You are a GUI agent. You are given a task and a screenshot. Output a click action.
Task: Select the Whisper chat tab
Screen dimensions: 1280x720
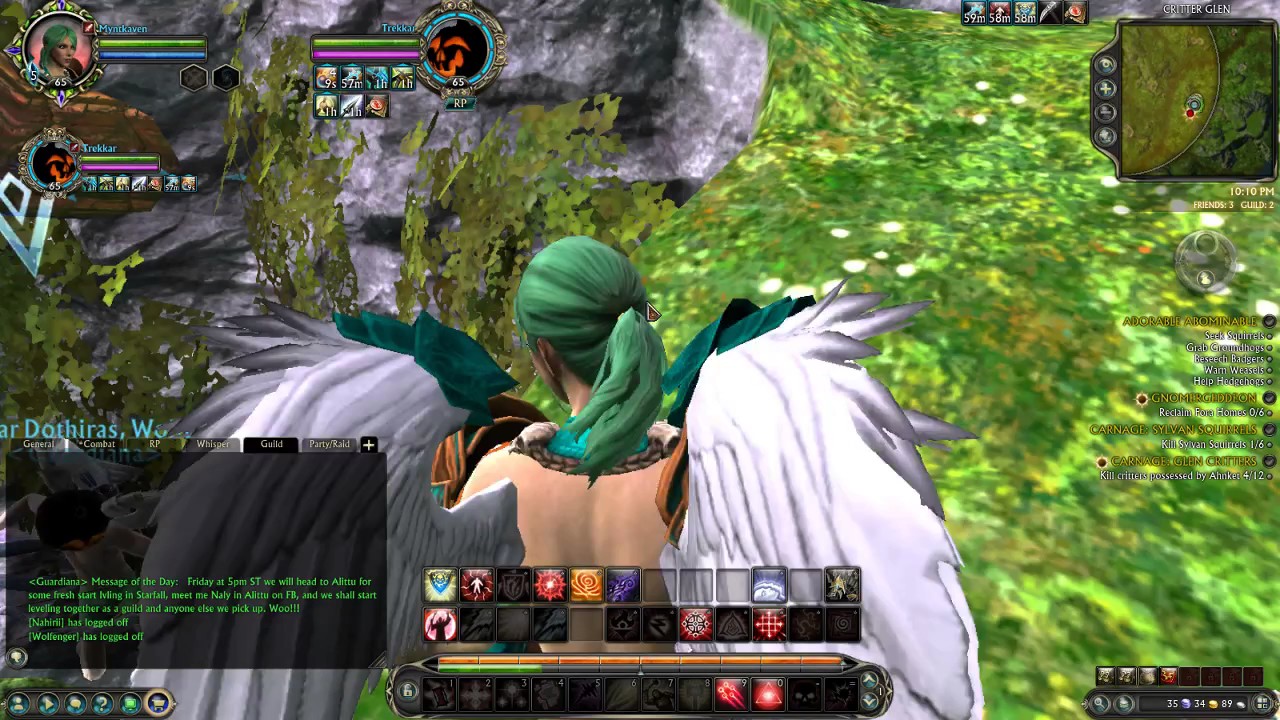coord(212,444)
